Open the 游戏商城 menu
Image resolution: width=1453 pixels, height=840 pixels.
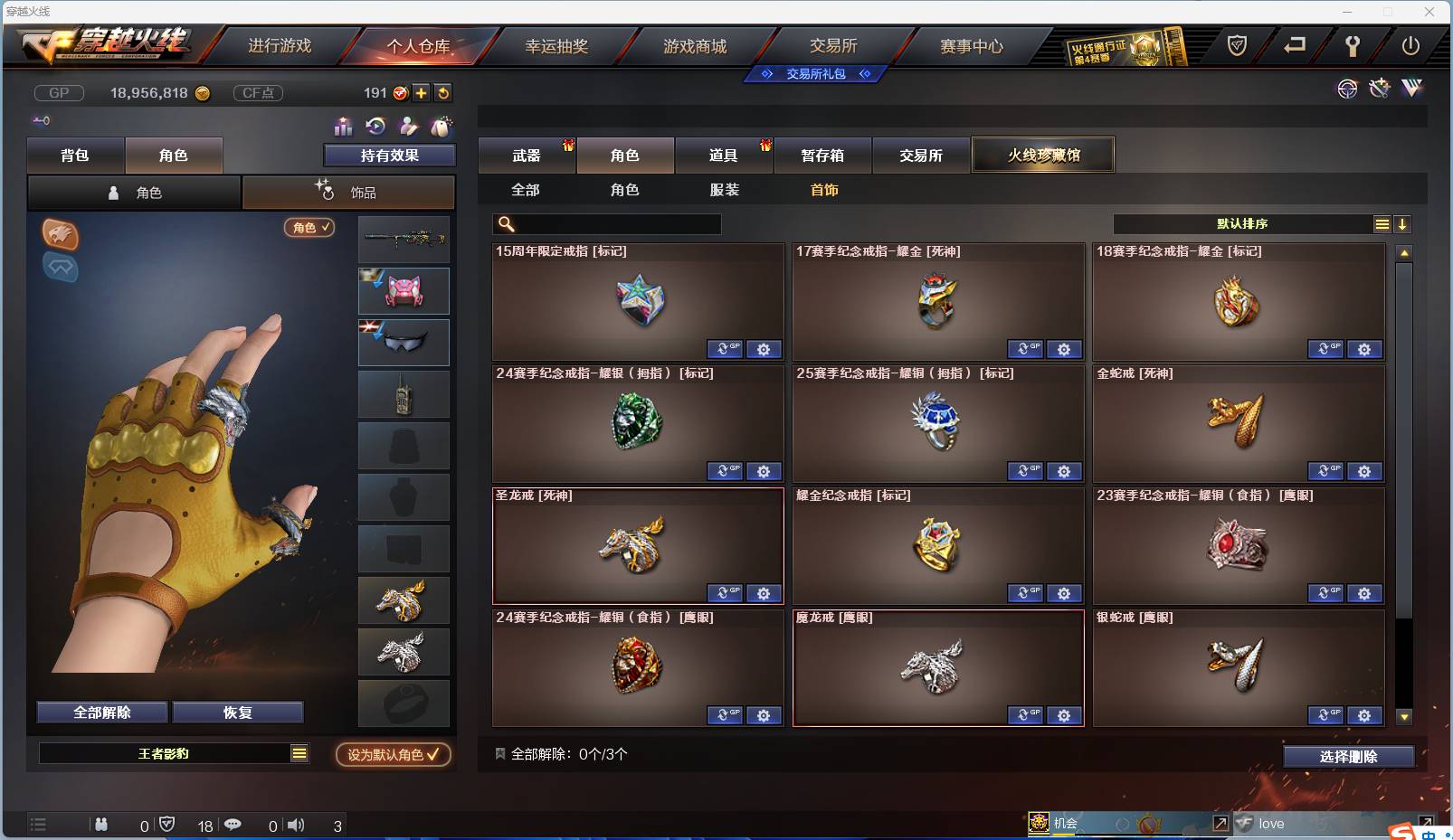[697, 45]
